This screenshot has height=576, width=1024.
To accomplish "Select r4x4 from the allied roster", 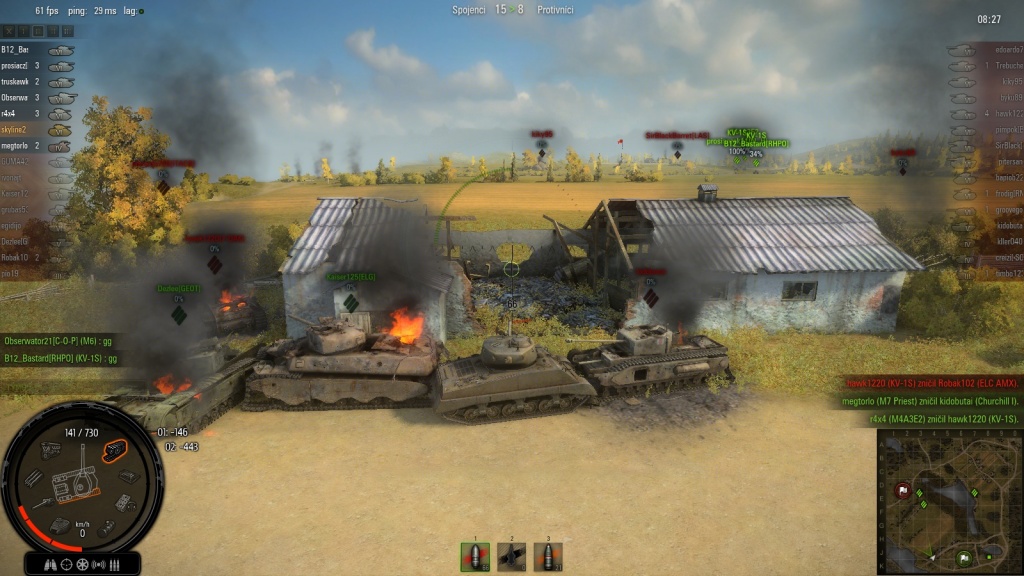I will click(x=22, y=114).
